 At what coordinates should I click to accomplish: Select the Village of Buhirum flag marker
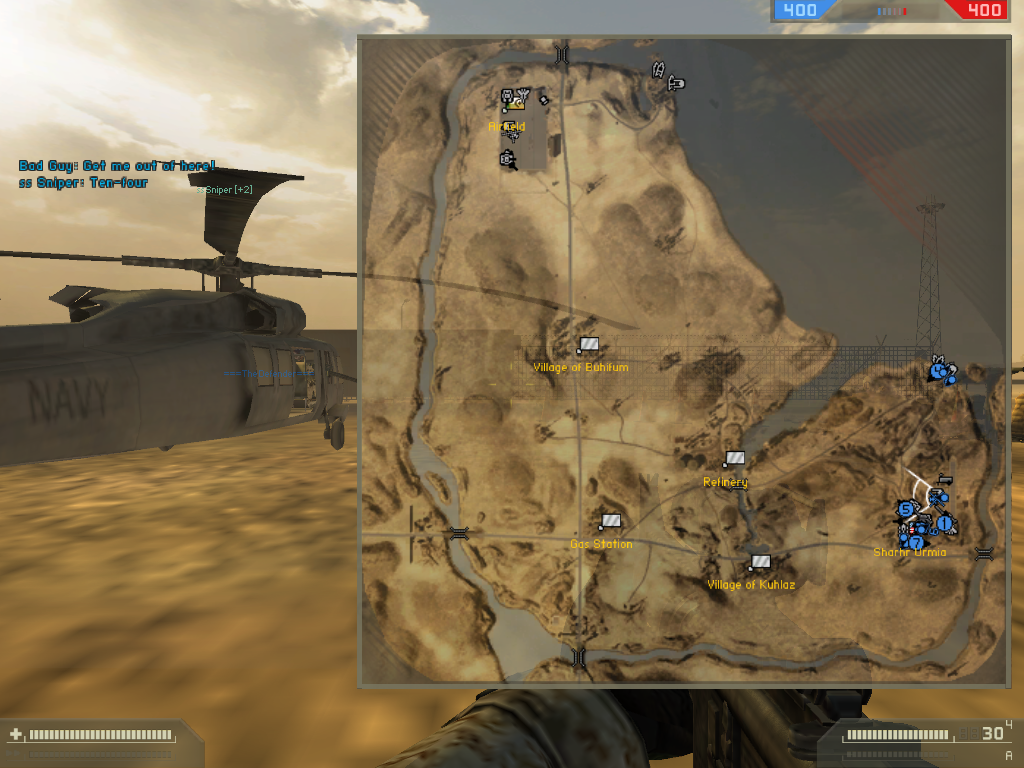[x=589, y=345]
